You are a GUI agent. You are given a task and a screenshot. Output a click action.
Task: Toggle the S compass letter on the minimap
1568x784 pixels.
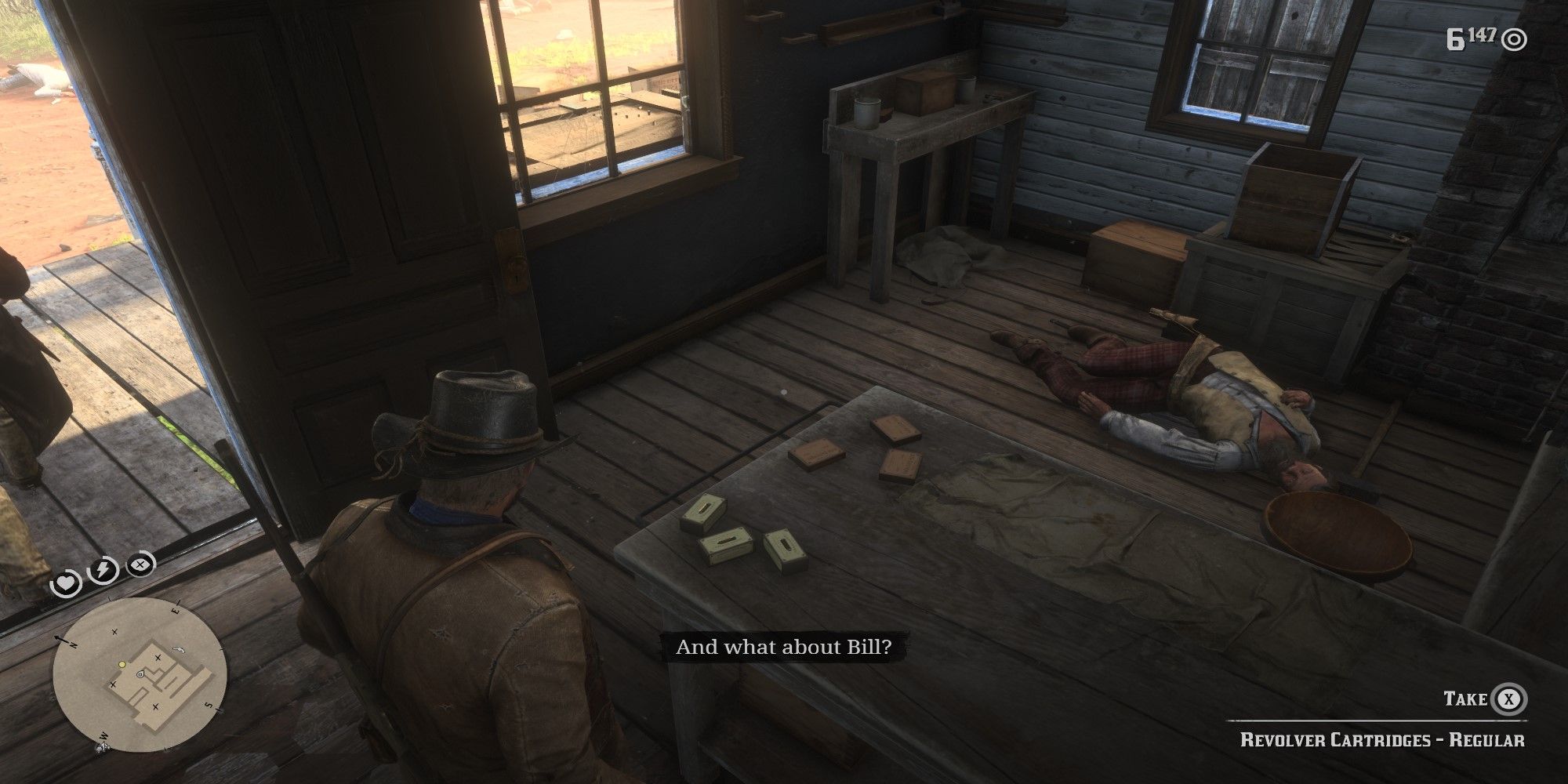(x=208, y=705)
